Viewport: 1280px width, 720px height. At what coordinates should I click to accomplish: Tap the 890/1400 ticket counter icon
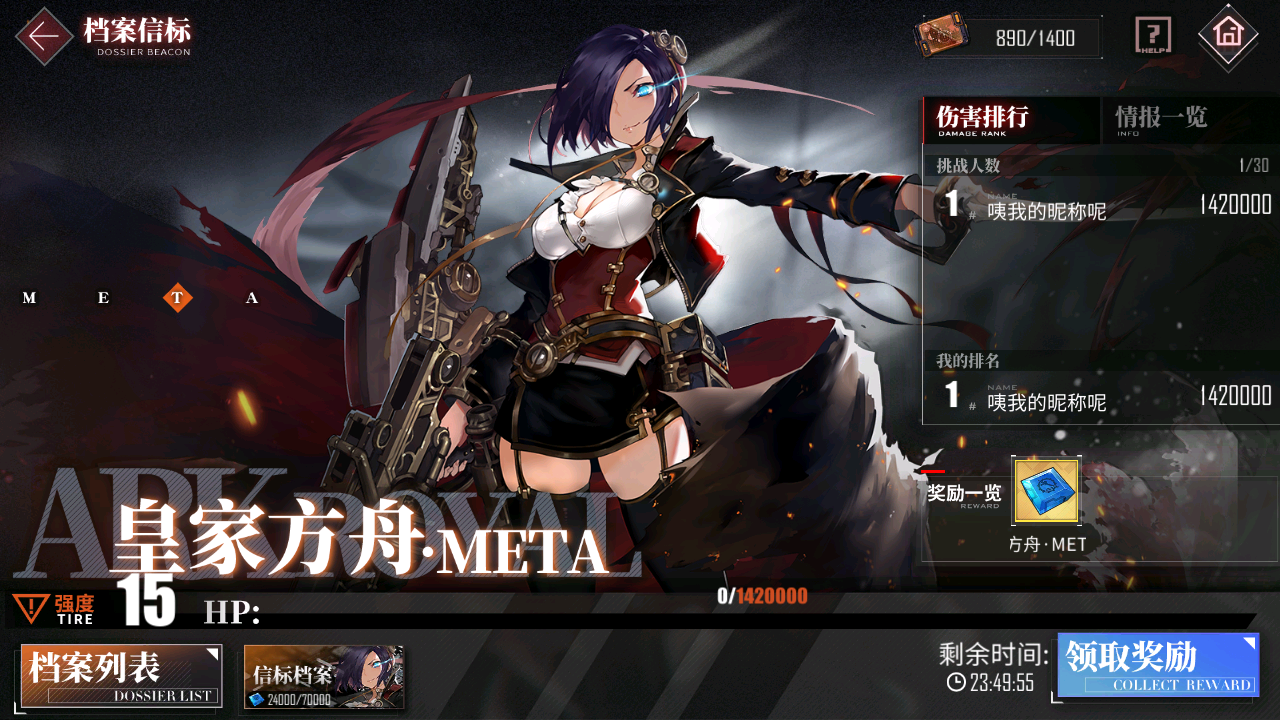pyautogui.click(x=941, y=37)
